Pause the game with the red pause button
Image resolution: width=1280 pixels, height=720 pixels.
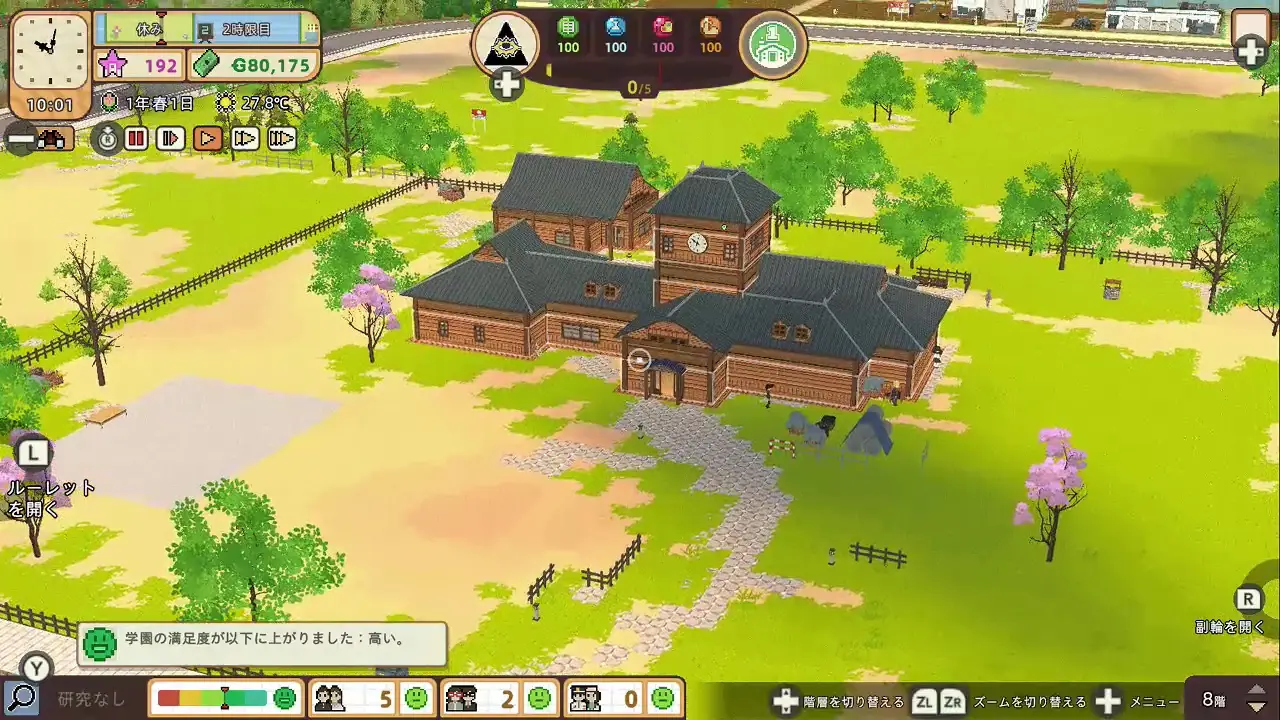137,139
